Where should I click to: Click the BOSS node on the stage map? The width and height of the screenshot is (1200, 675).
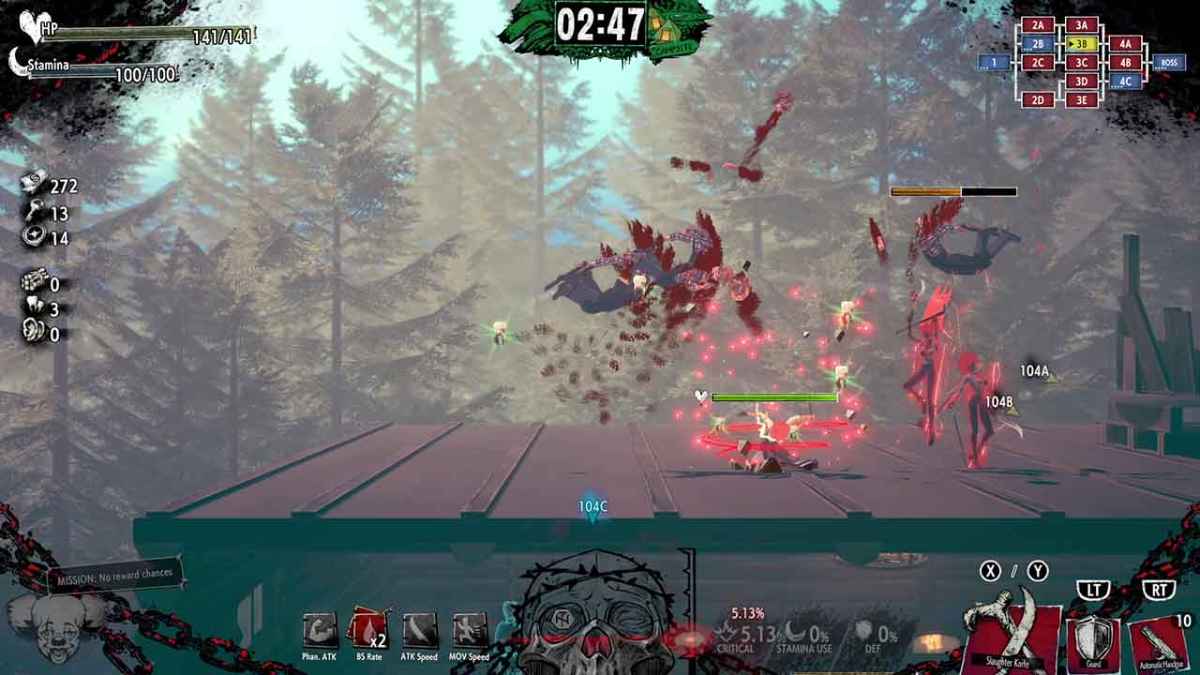1167,62
